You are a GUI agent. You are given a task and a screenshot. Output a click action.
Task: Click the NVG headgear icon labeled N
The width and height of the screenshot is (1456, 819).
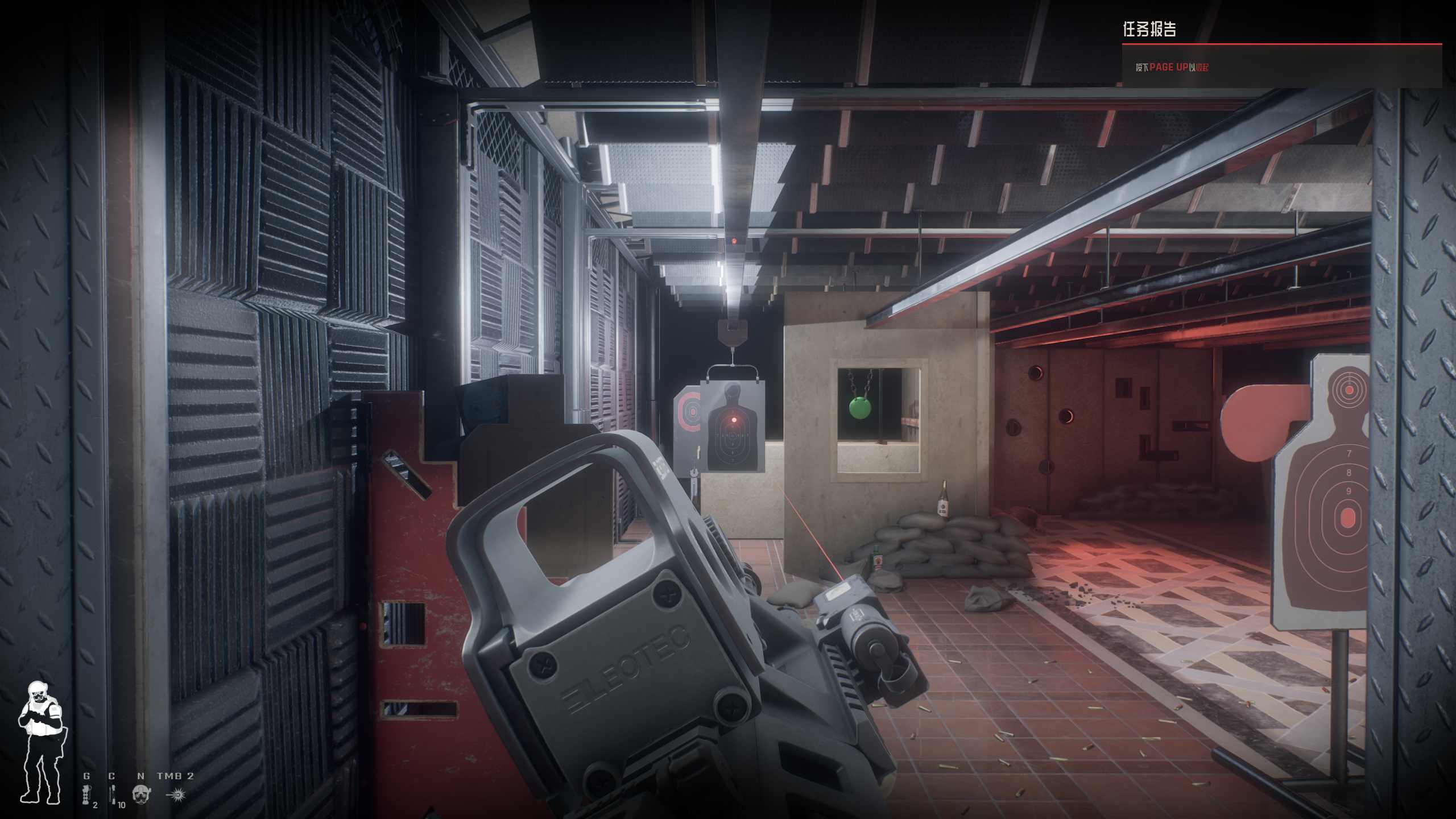(x=140, y=794)
